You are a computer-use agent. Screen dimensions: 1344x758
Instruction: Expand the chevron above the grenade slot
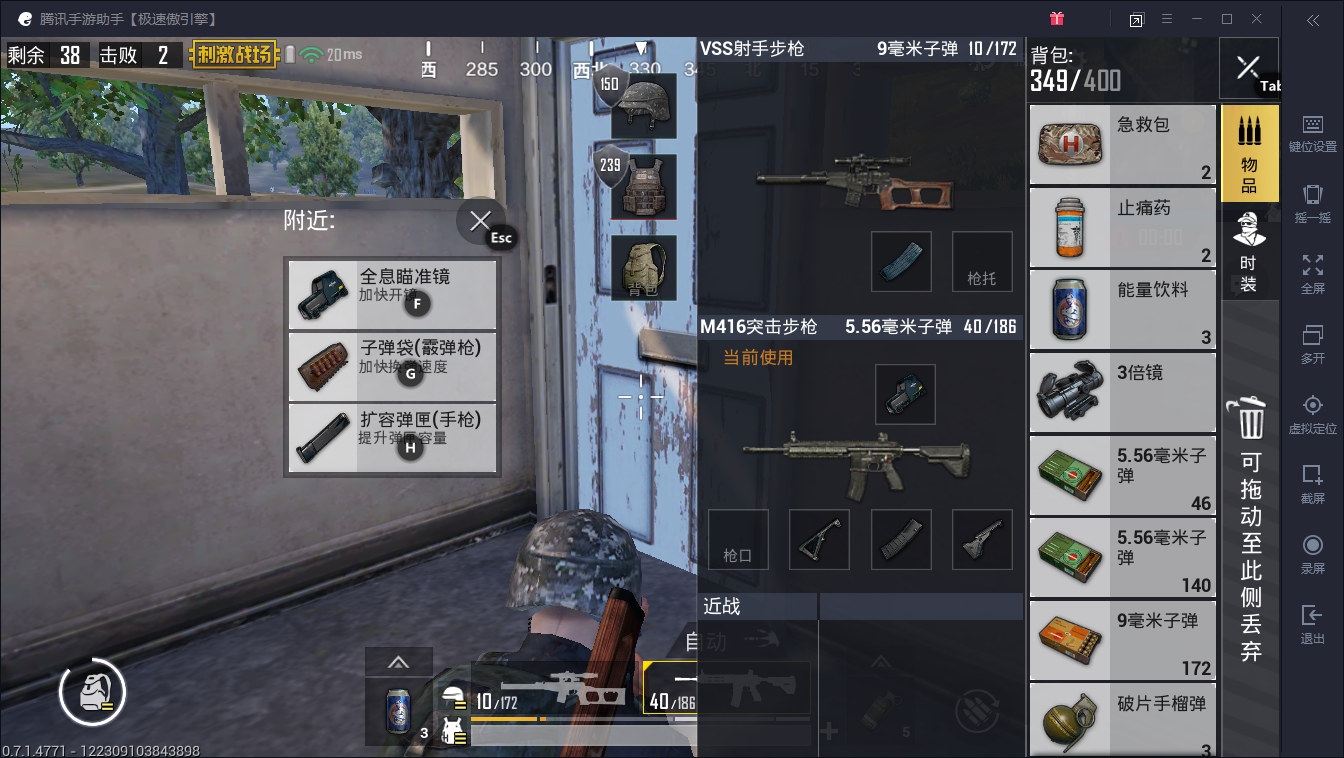coord(881,661)
